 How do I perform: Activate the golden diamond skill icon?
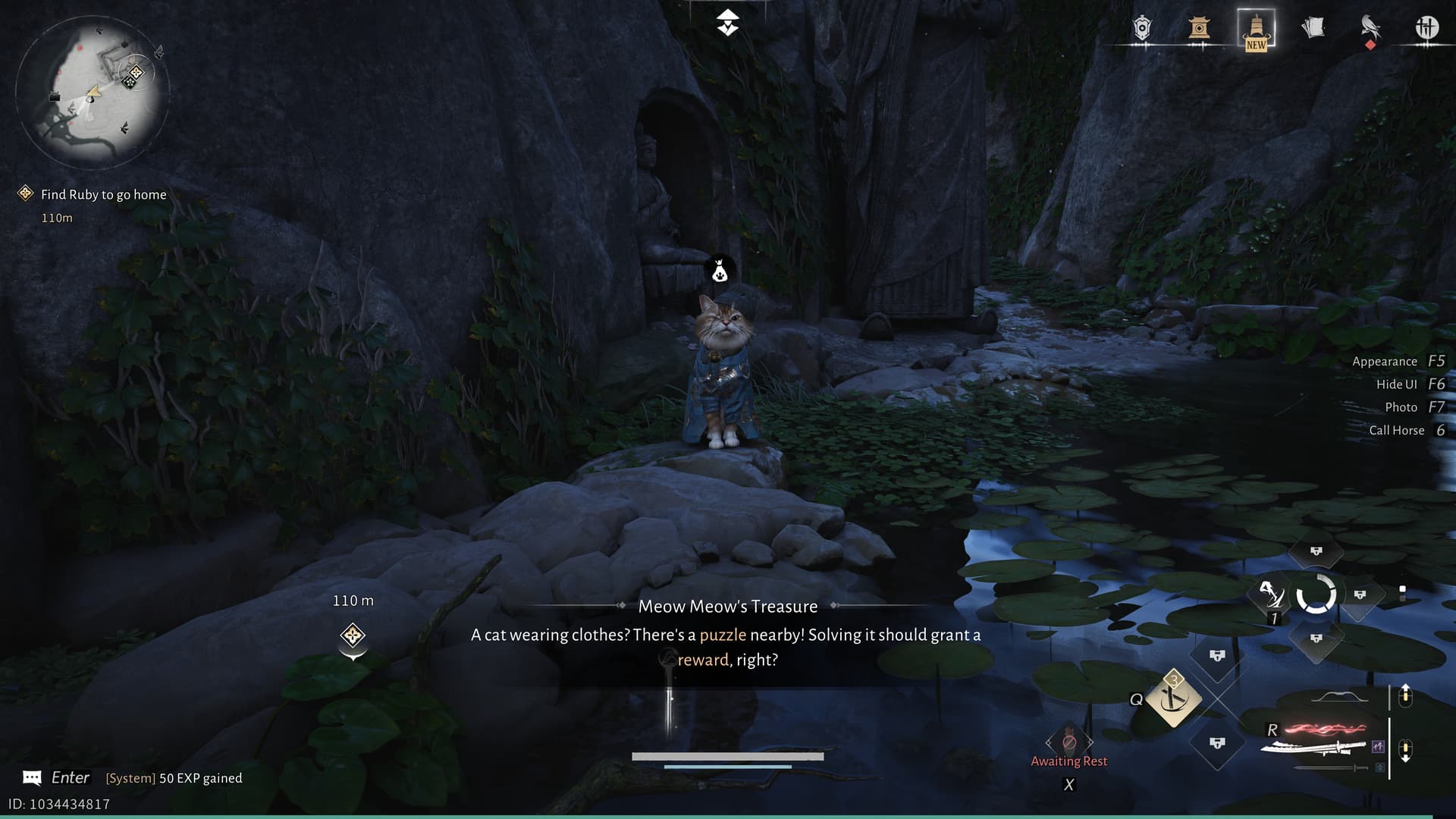tap(1173, 698)
